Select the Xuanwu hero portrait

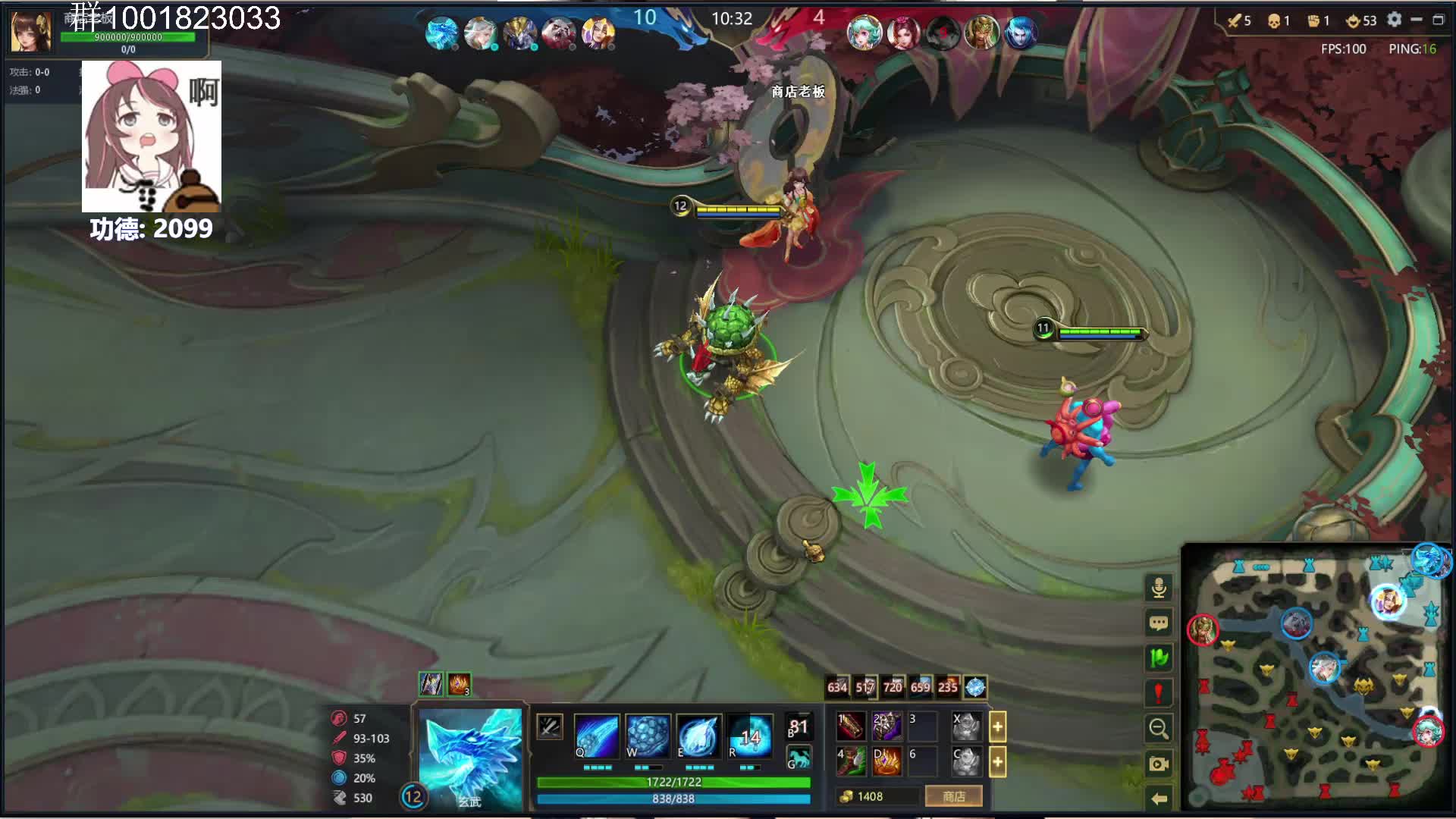[x=470, y=758]
